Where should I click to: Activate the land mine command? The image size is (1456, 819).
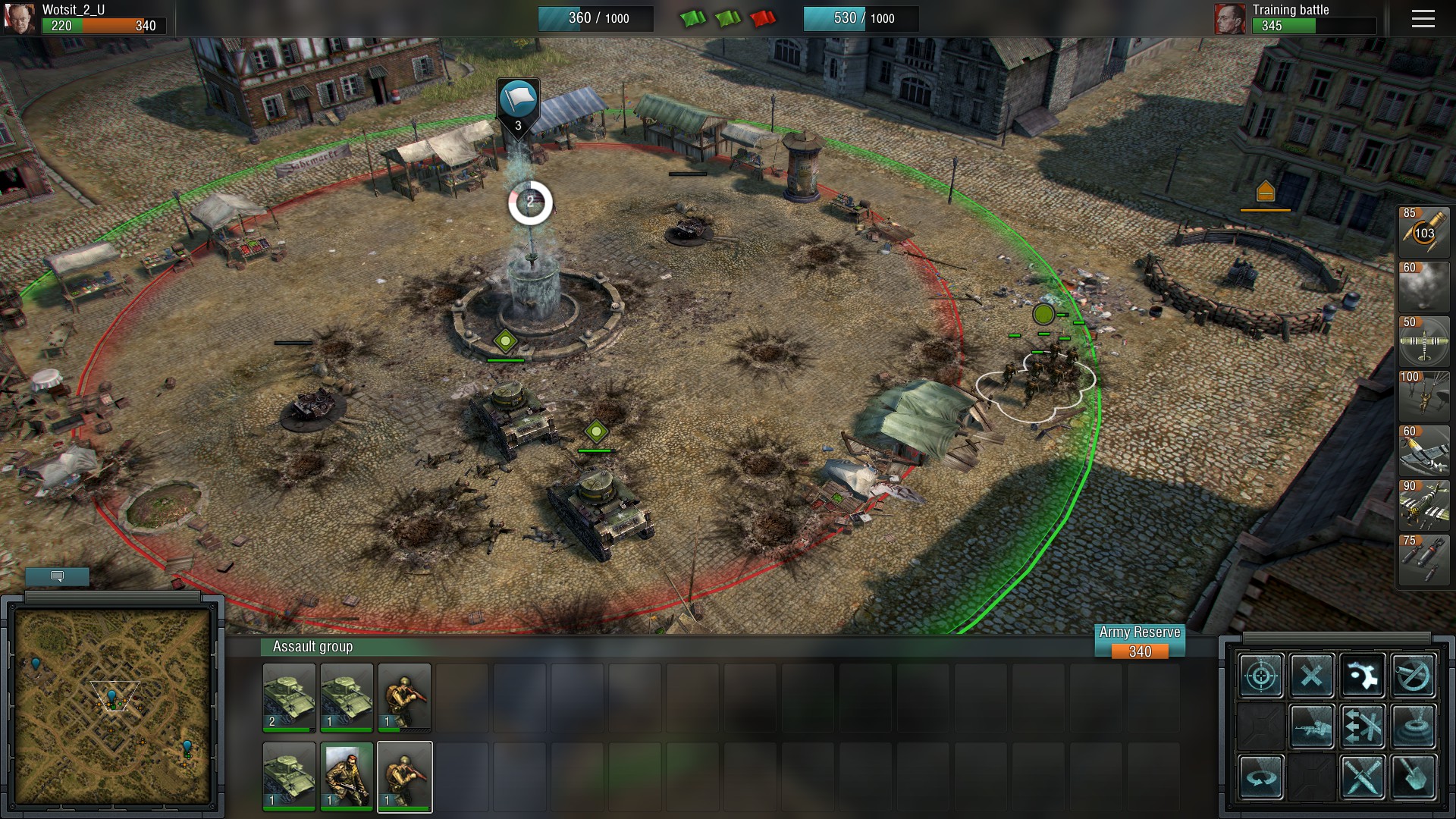coord(1414,726)
